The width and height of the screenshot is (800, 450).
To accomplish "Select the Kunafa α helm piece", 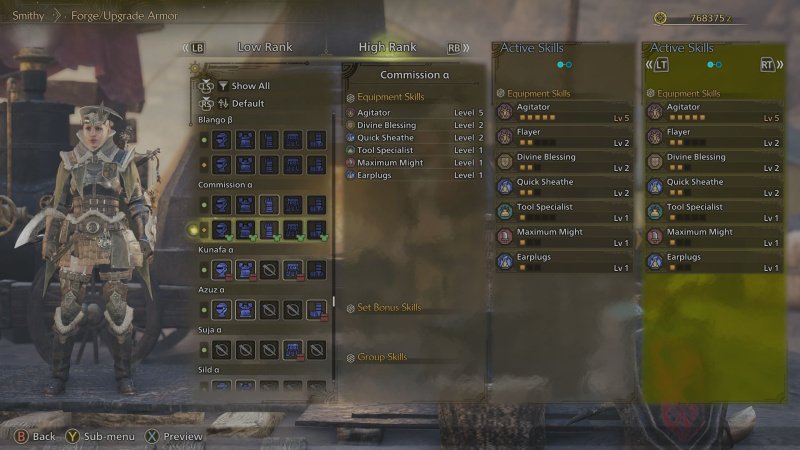I will click(x=221, y=269).
